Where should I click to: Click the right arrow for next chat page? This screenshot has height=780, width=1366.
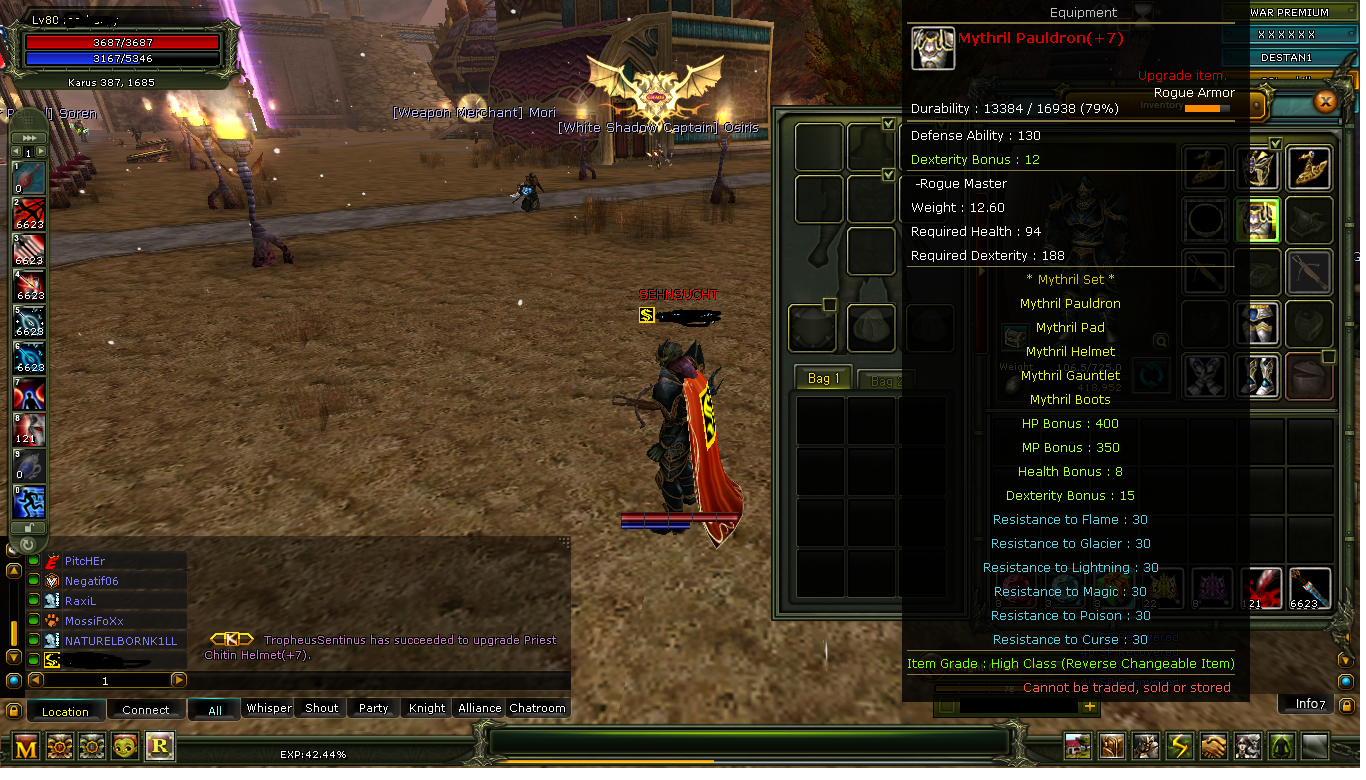(180, 679)
